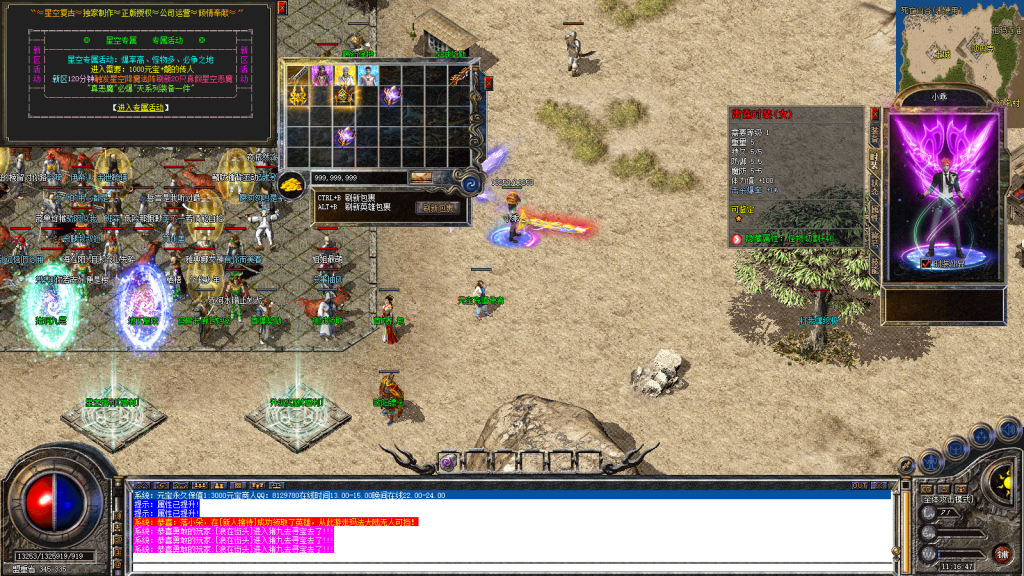Click the 刷新包裹 refresh bag button
The height and width of the screenshot is (576, 1024).
439,208
